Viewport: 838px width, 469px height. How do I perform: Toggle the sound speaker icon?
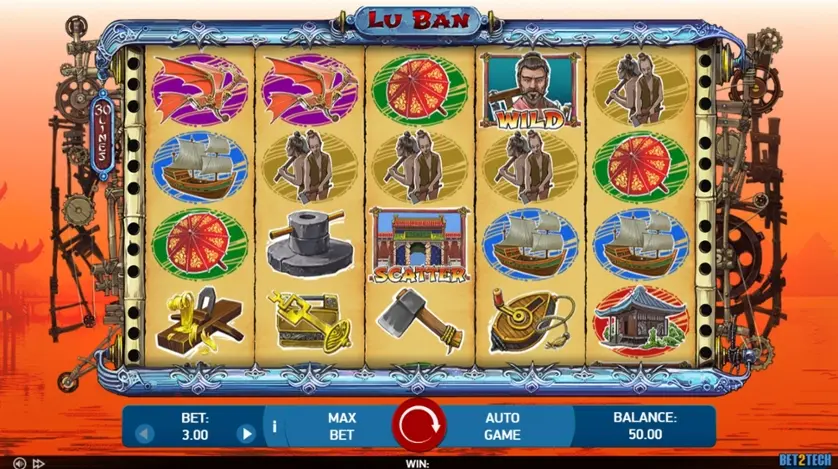tap(19, 463)
